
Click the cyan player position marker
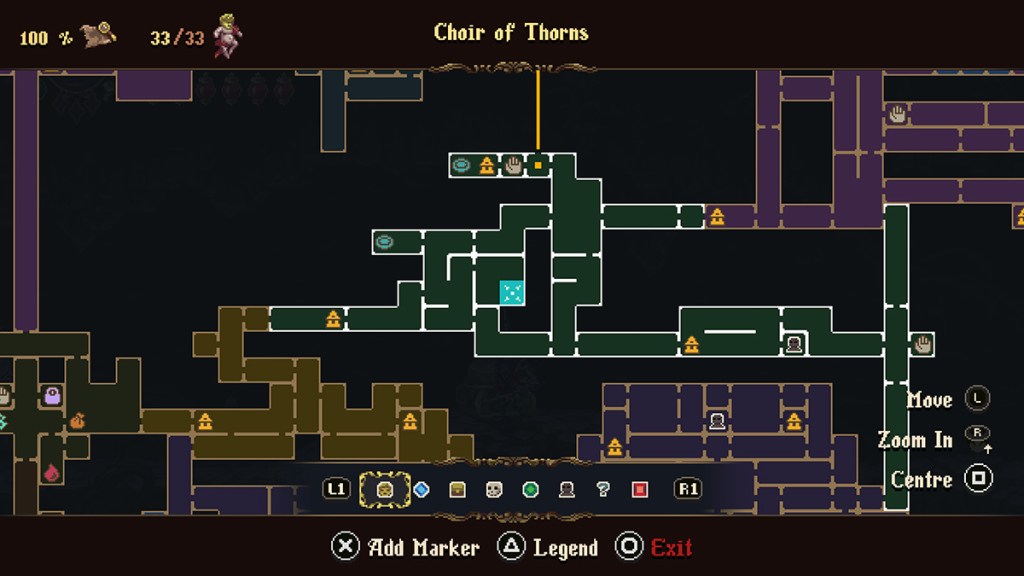click(x=512, y=292)
